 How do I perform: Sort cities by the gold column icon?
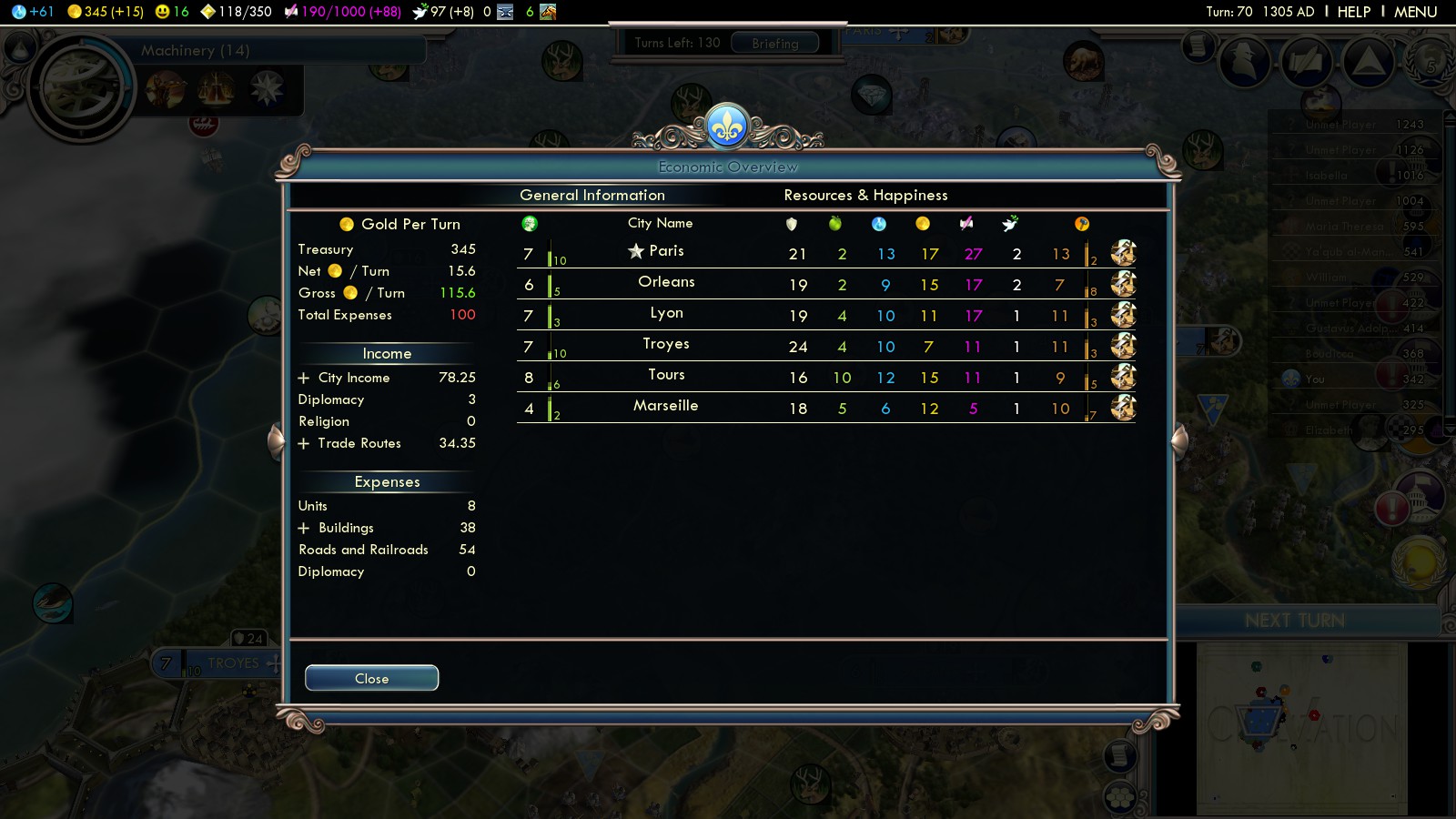coord(923,224)
